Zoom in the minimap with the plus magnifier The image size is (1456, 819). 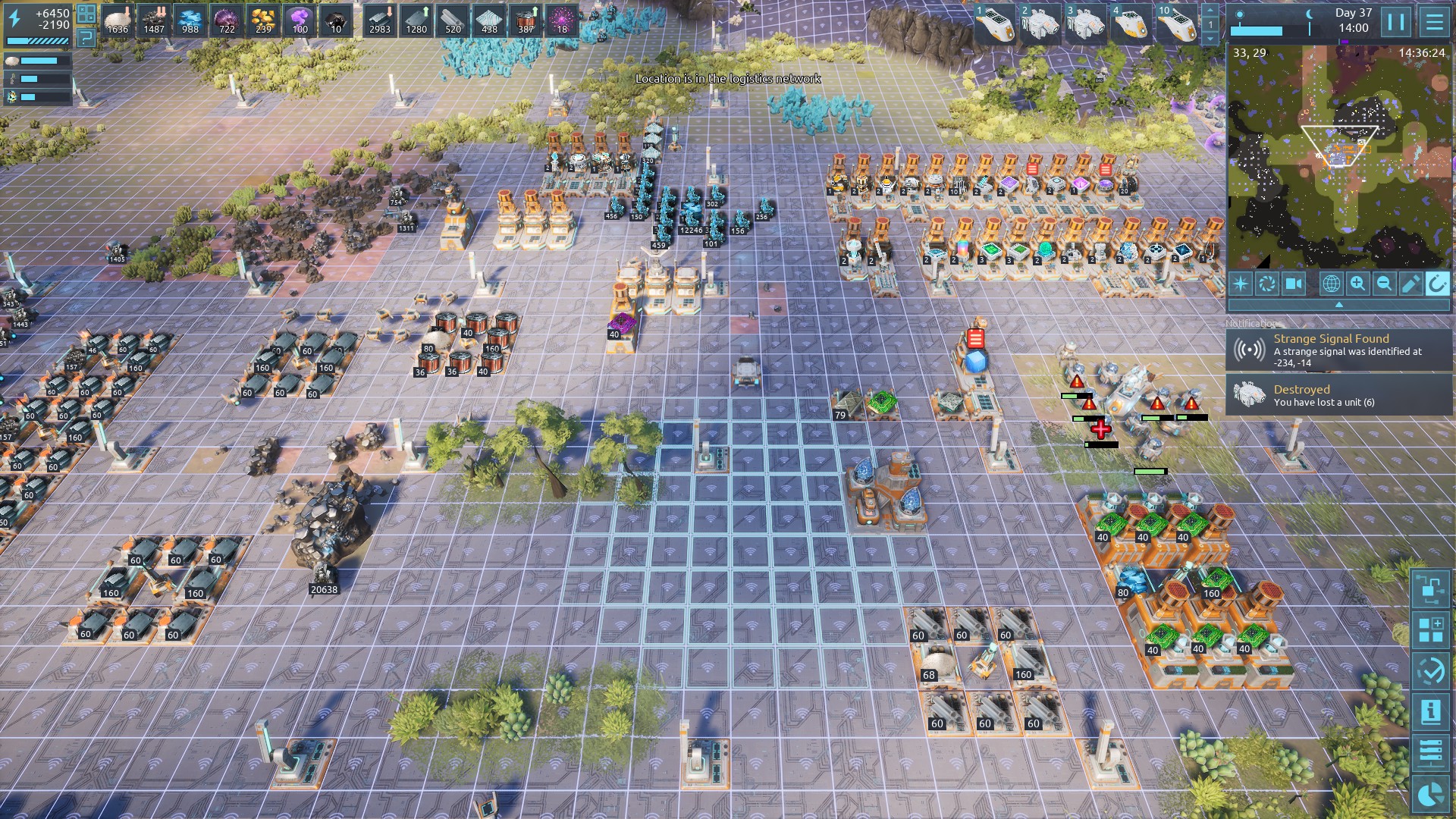tap(1357, 284)
